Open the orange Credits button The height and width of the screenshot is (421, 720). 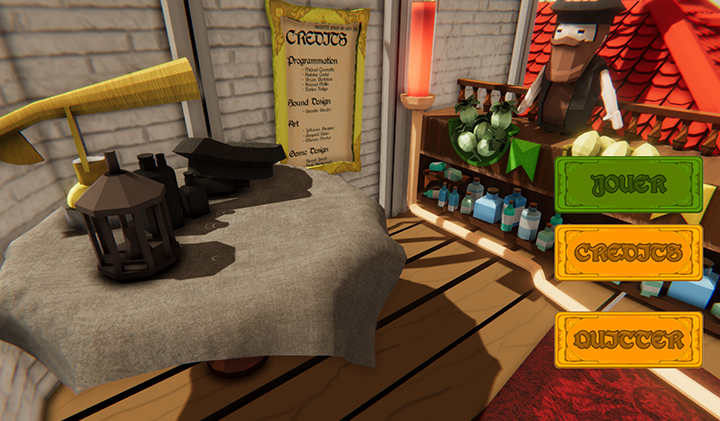click(629, 254)
